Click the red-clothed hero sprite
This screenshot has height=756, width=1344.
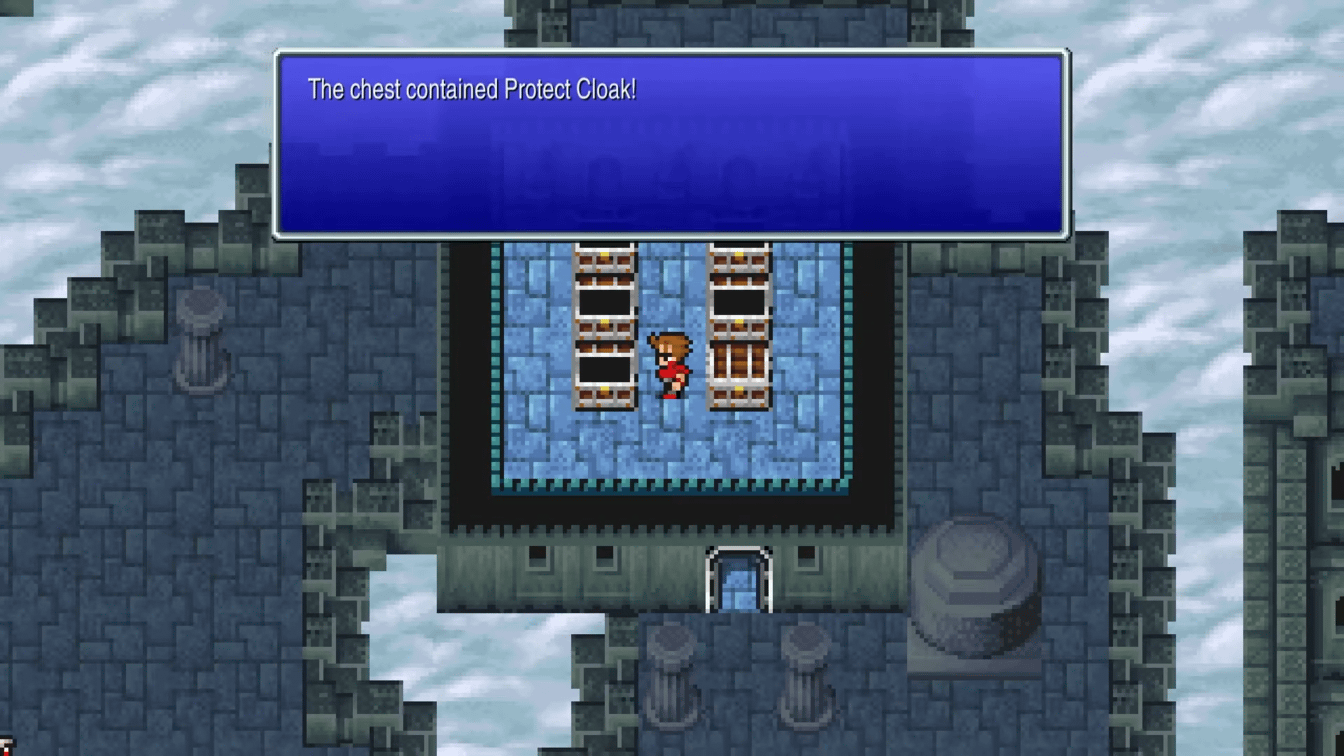pos(670,365)
